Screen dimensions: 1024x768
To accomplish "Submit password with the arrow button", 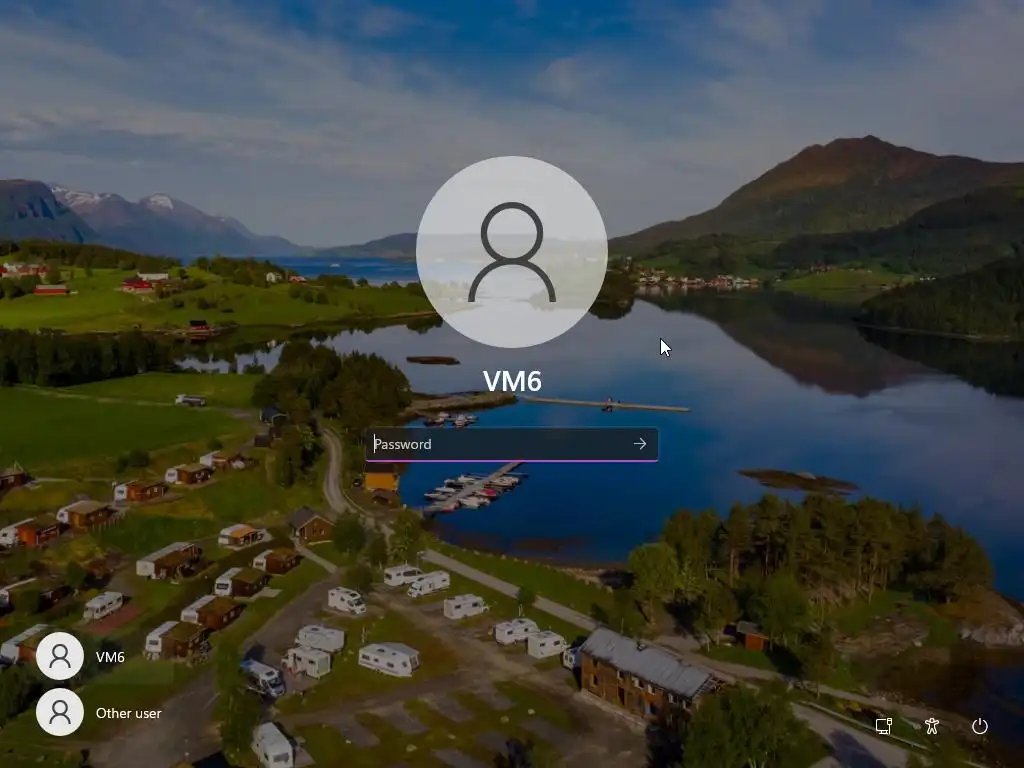I will coord(640,444).
